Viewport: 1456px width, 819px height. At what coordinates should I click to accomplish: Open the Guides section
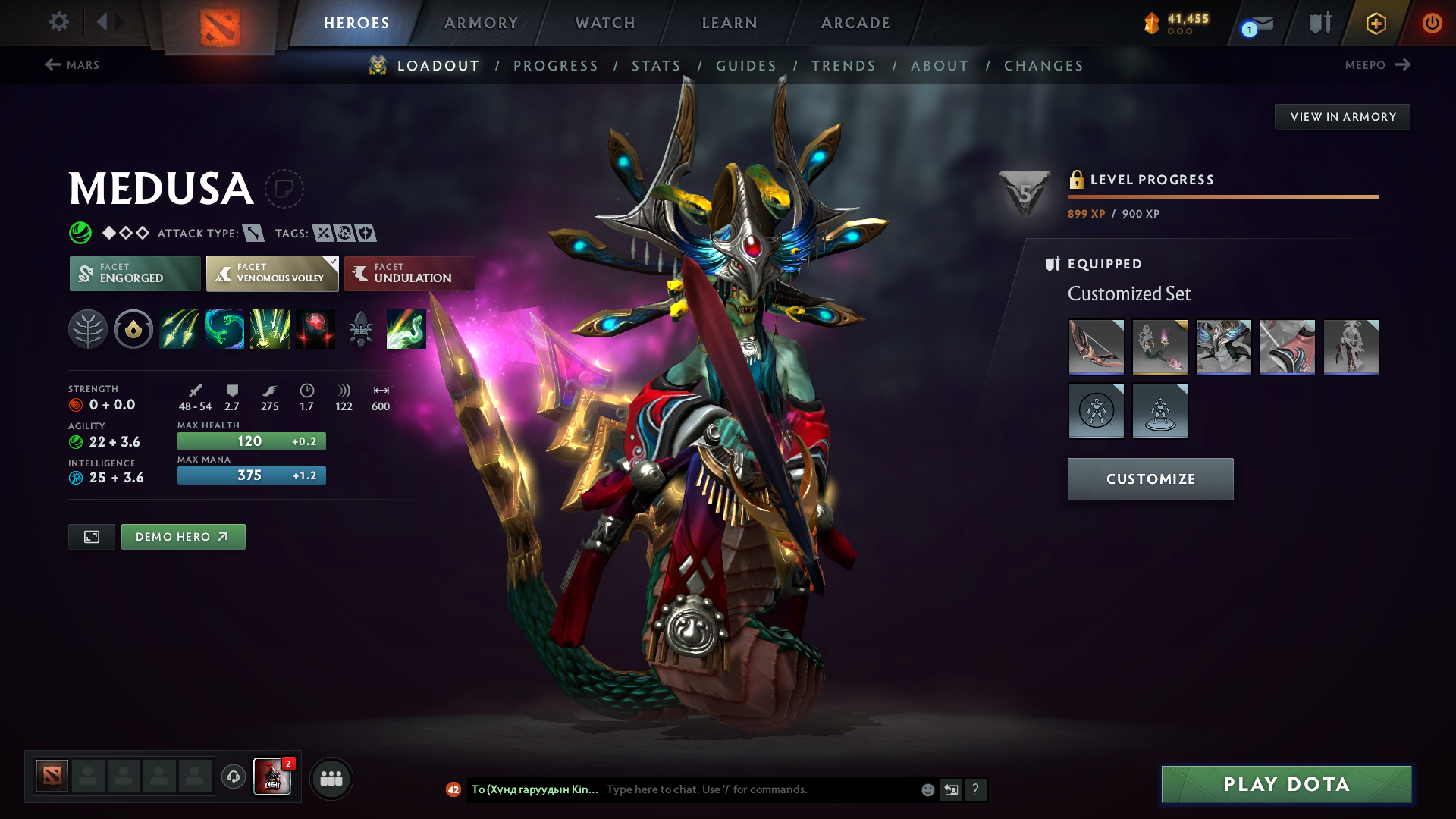746,66
